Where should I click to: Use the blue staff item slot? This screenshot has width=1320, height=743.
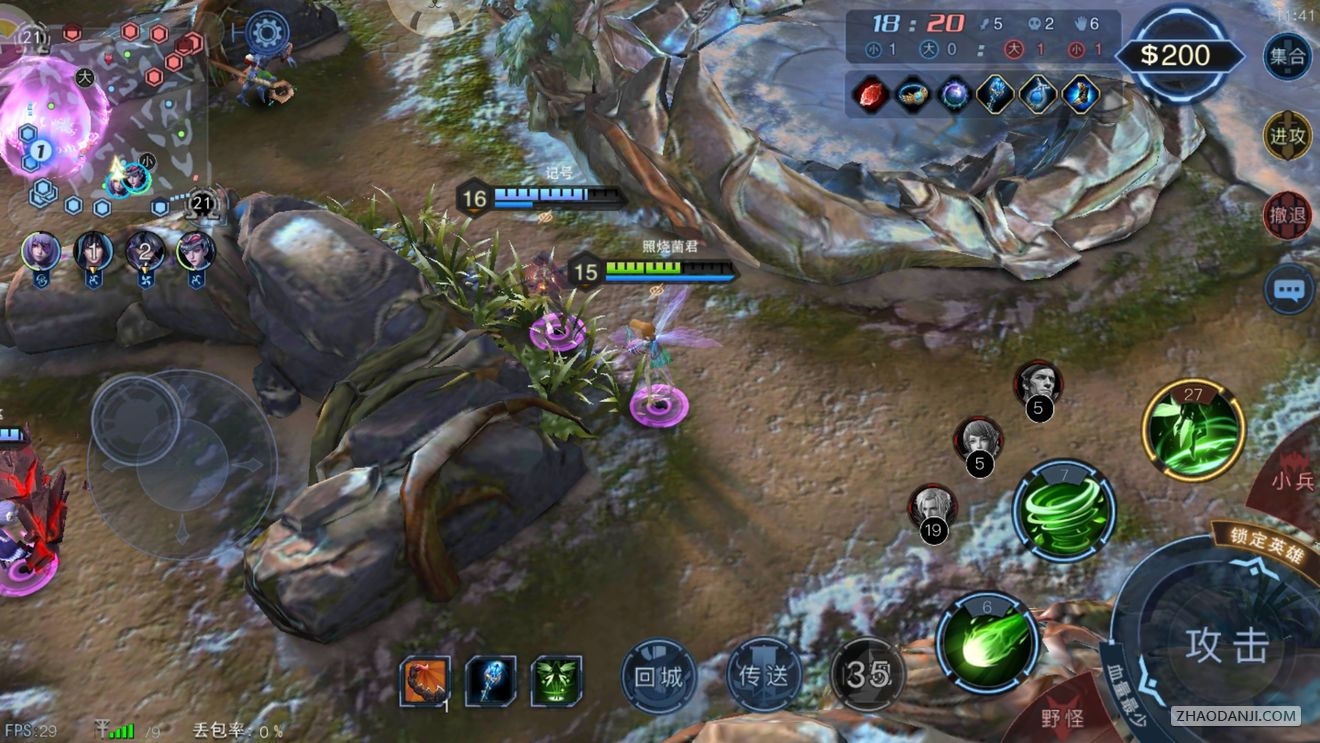click(490, 681)
